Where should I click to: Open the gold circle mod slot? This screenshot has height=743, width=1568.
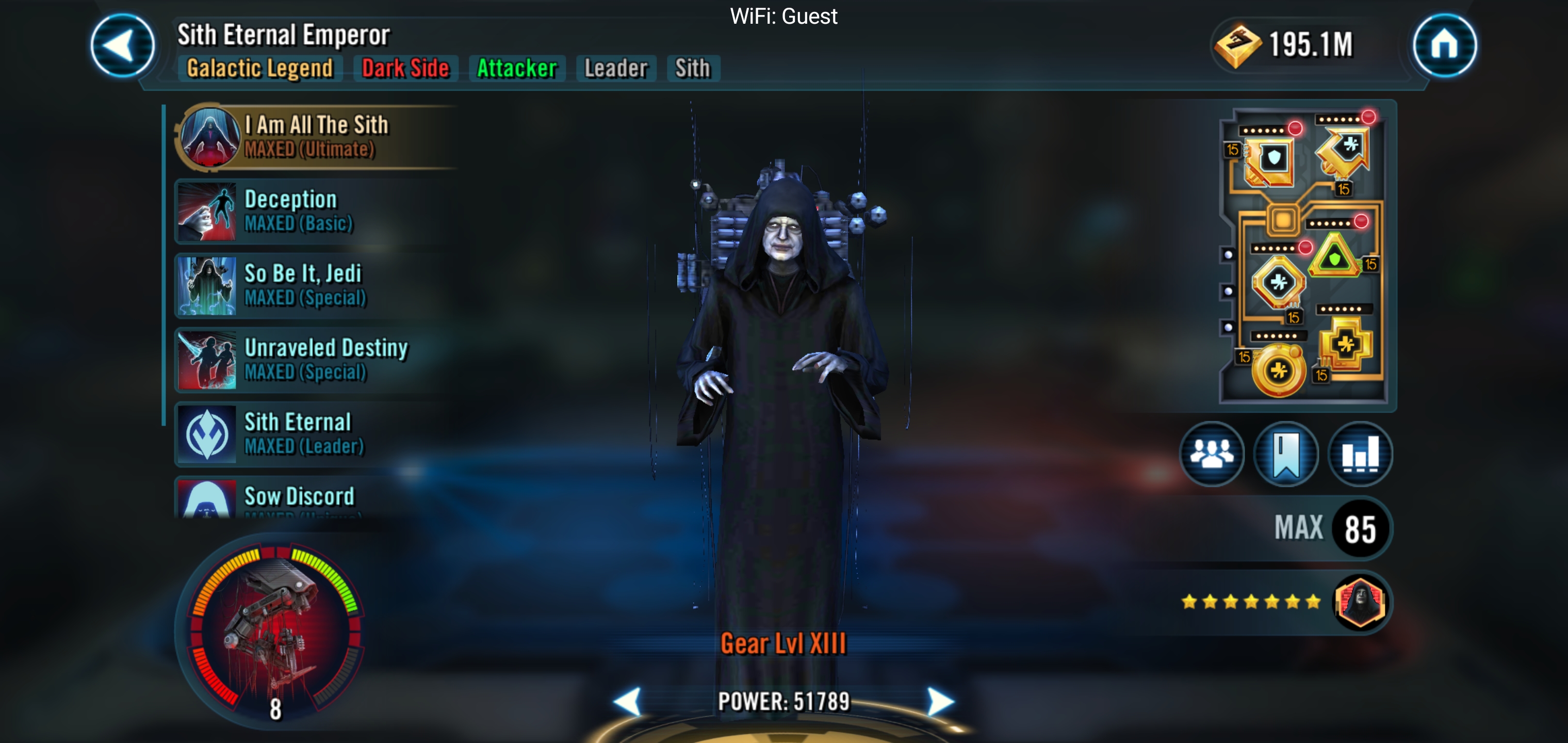click(1278, 370)
